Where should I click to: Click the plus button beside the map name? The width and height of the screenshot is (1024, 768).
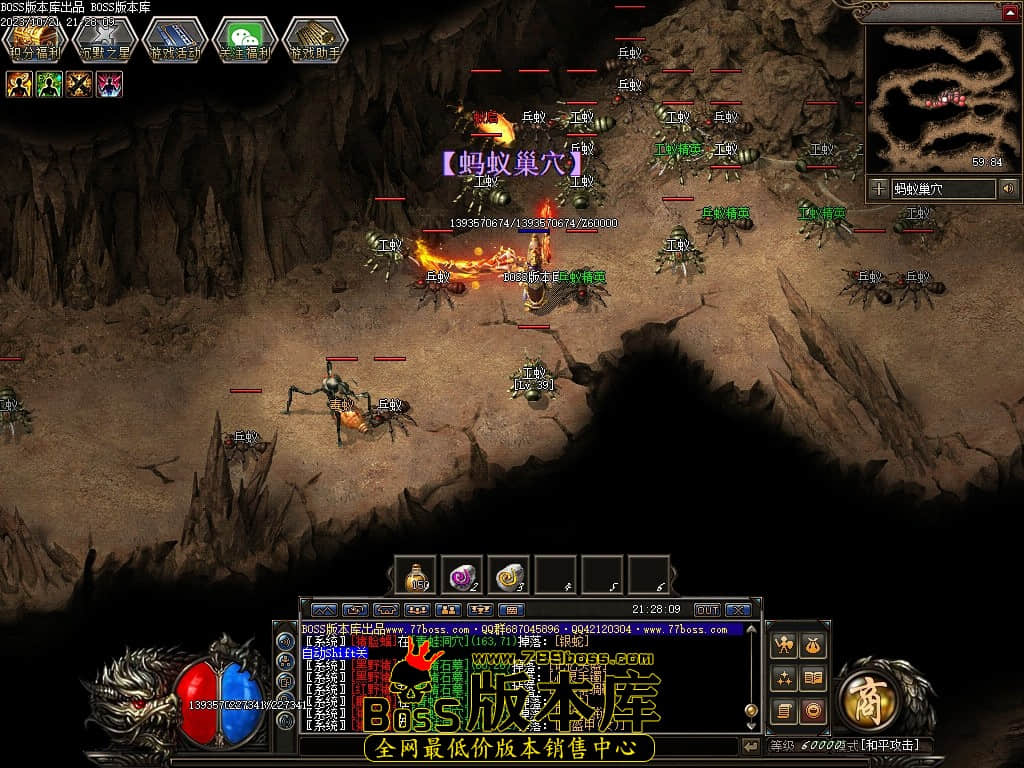click(x=878, y=188)
